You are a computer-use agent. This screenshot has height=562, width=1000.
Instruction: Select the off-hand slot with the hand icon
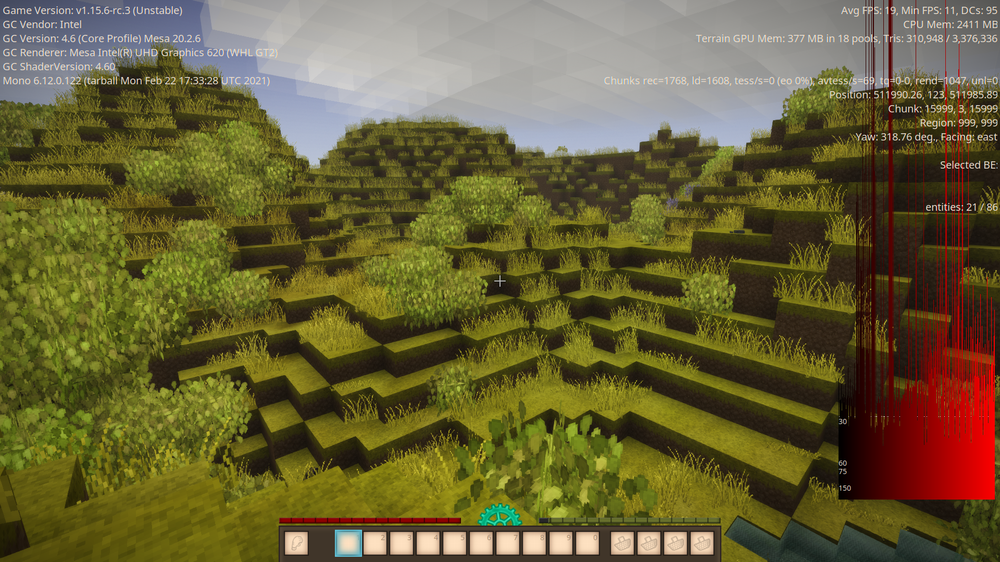(296, 542)
